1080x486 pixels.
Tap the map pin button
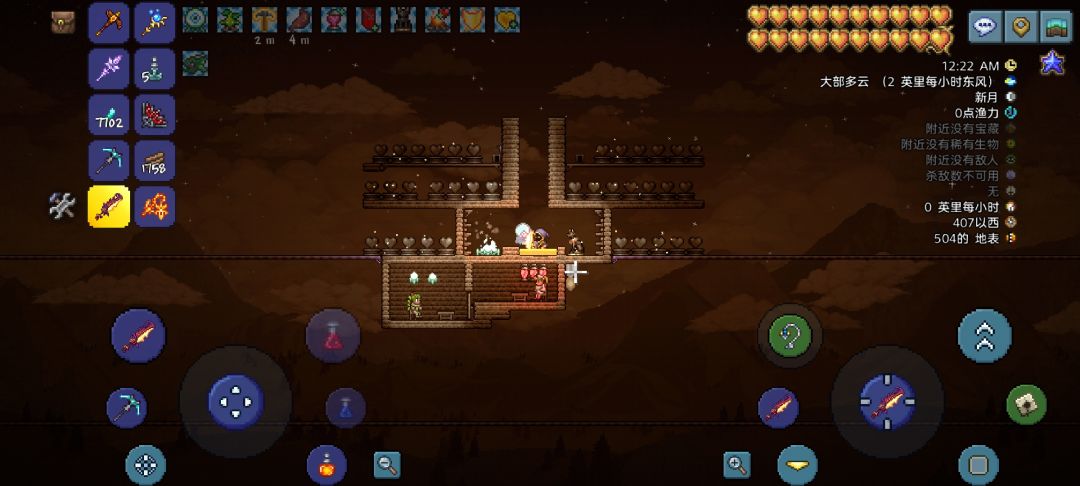1020,27
